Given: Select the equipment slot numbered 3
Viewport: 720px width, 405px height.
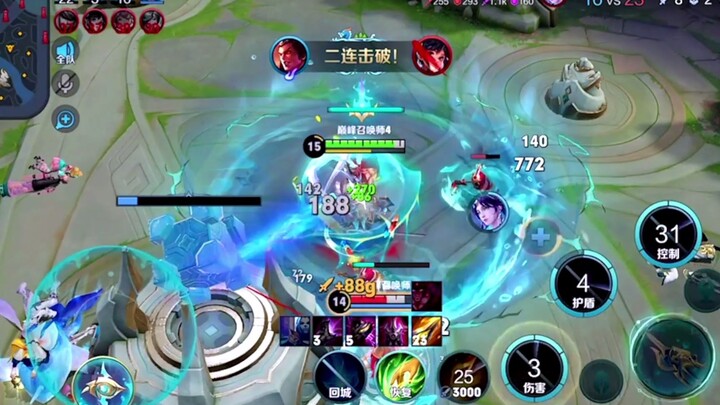Looking at the screenshot, I should pyautogui.click(x=296, y=330).
